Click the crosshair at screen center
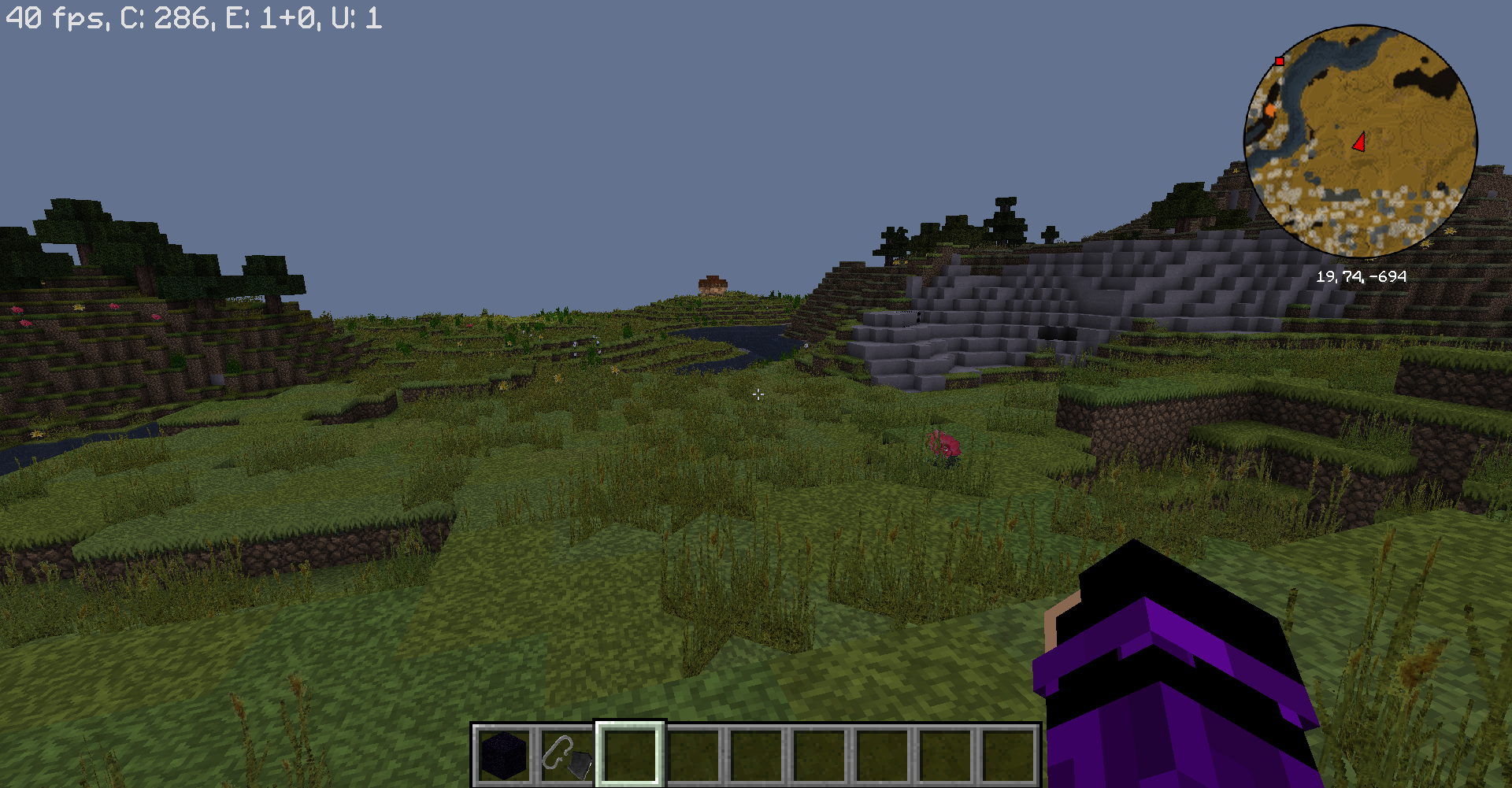 (758, 394)
